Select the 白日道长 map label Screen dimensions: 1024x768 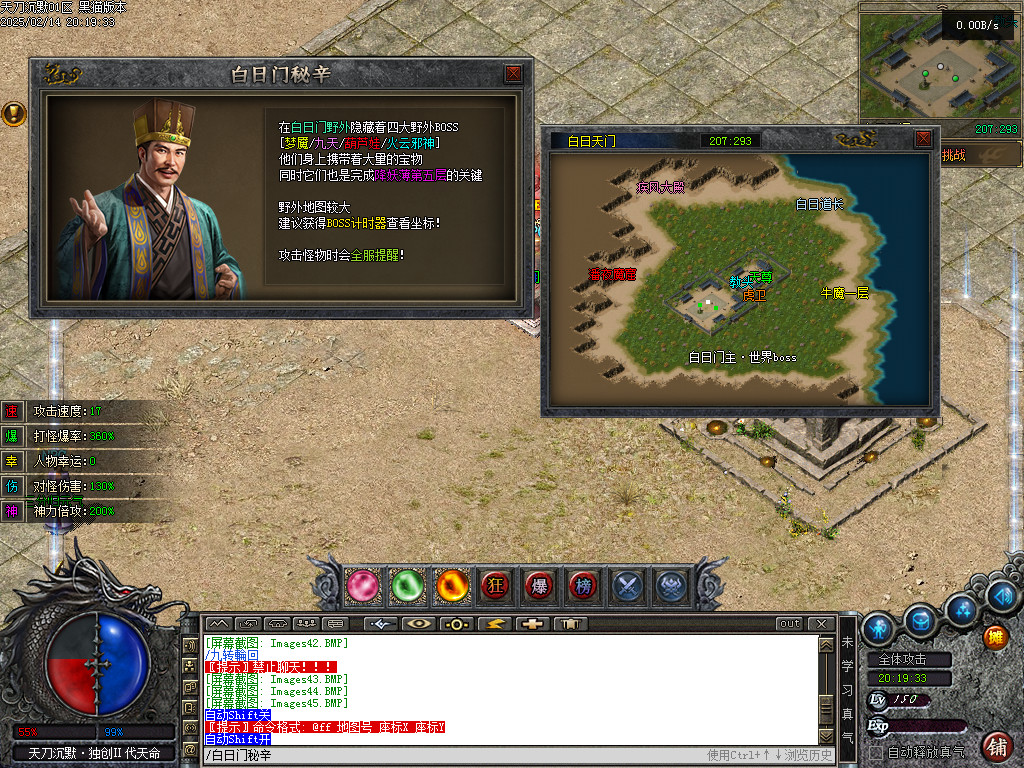(x=819, y=204)
